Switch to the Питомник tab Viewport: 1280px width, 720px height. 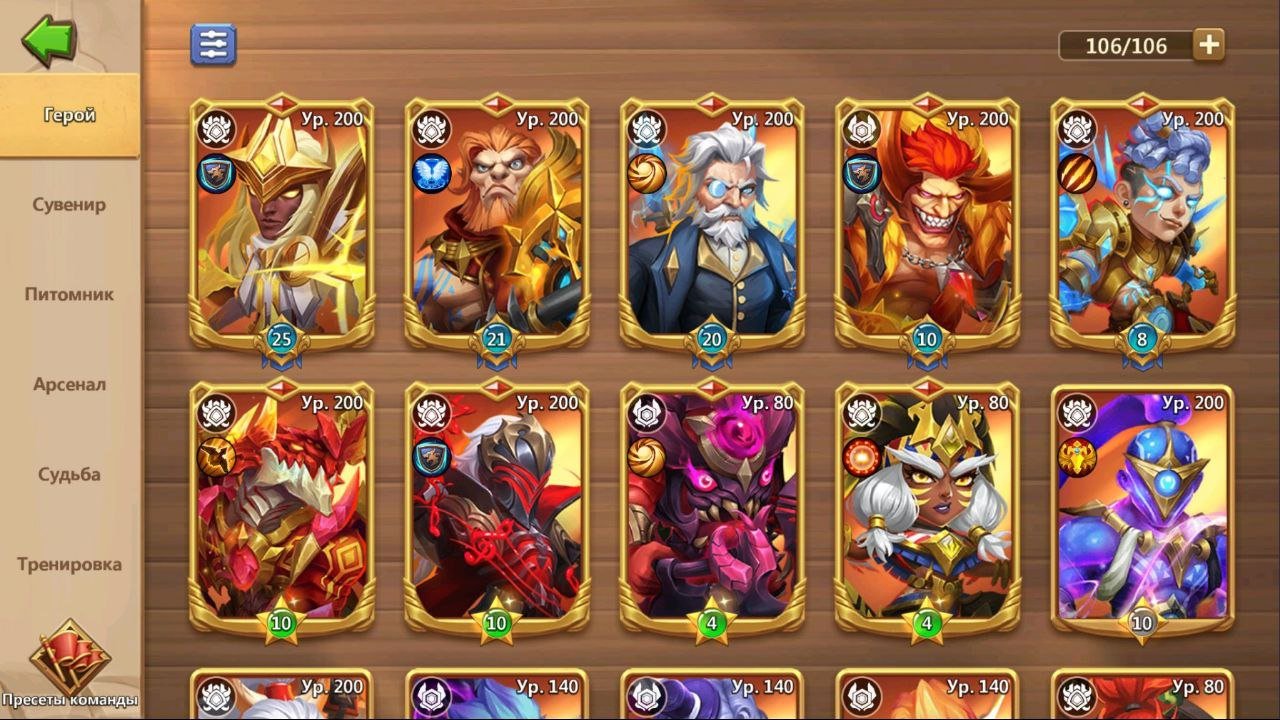pyautogui.click(x=70, y=295)
